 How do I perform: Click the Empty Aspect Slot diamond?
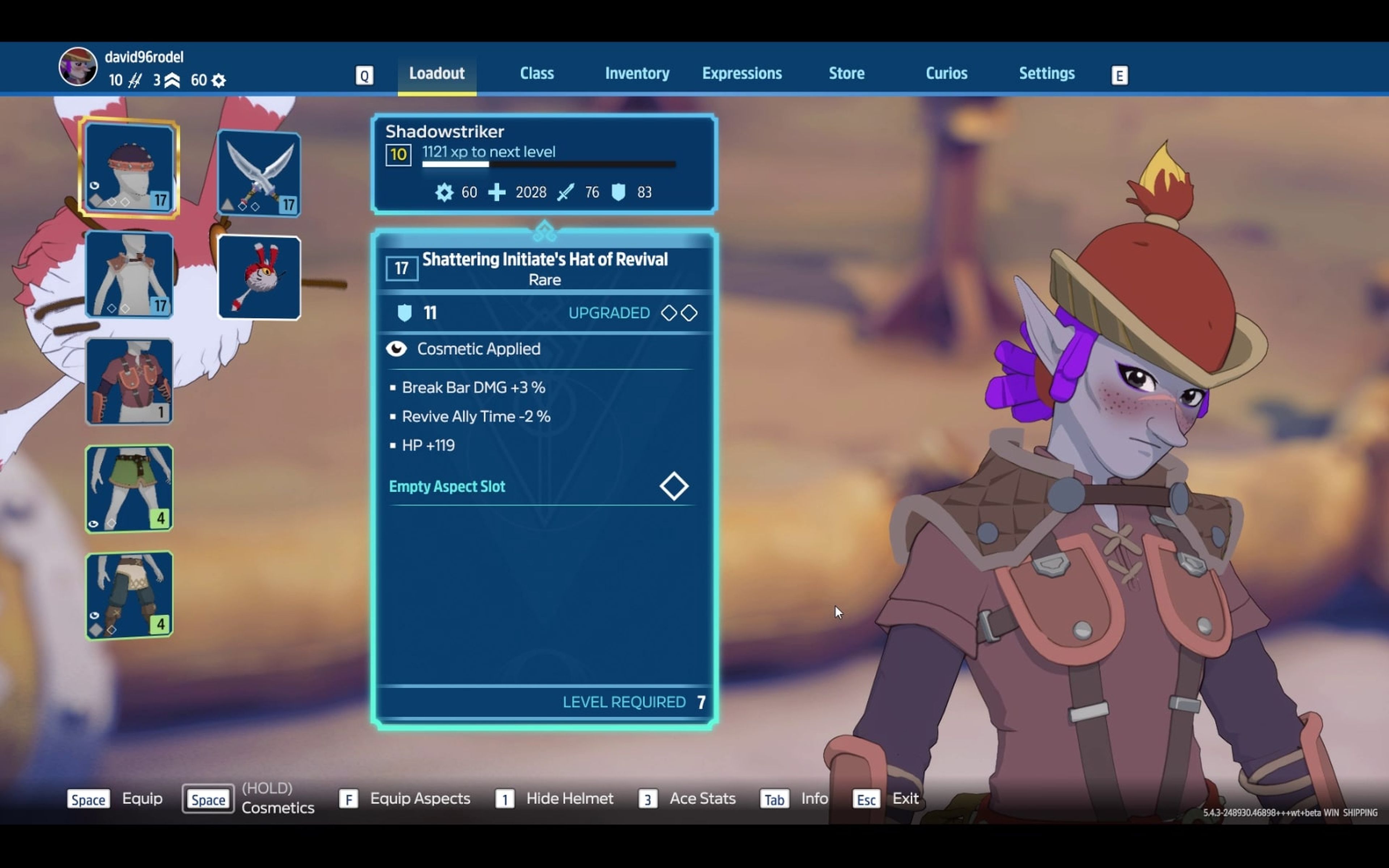tap(674, 486)
